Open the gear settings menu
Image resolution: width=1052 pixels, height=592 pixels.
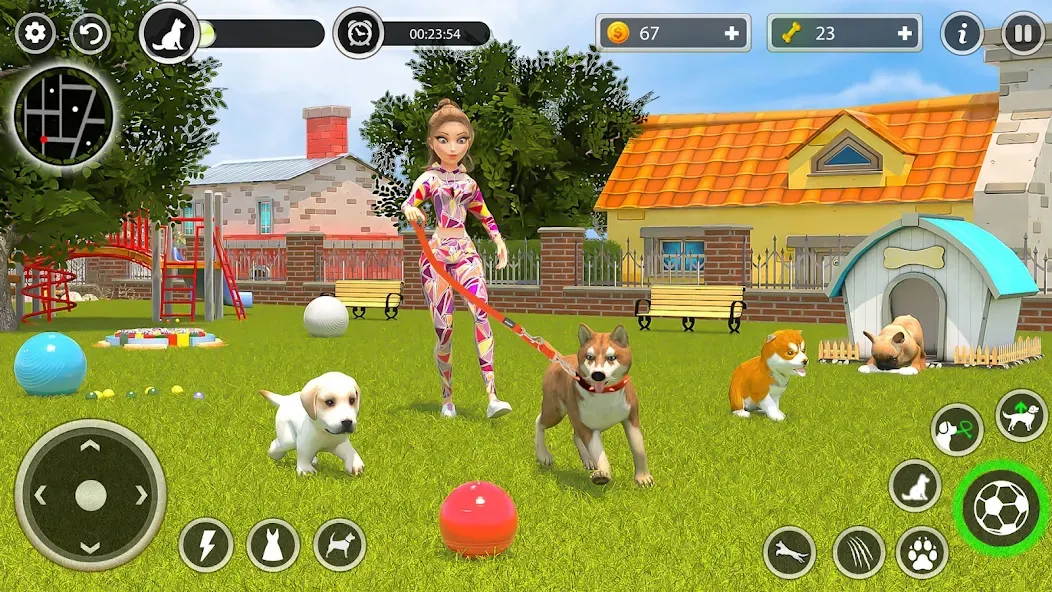pyautogui.click(x=35, y=34)
